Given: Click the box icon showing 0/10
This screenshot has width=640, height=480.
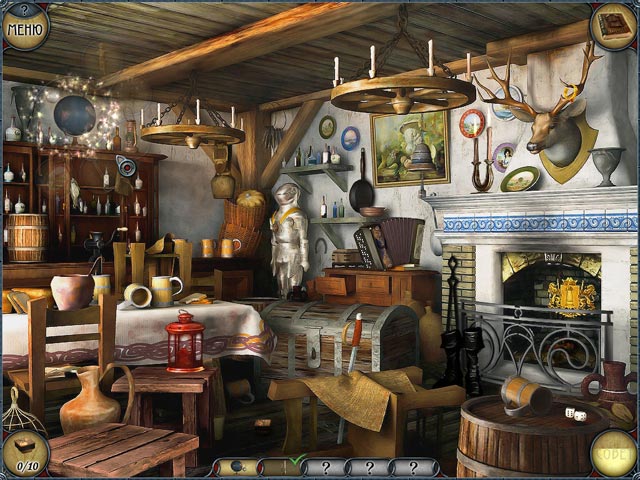Looking at the screenshot, I should point(24,454).
